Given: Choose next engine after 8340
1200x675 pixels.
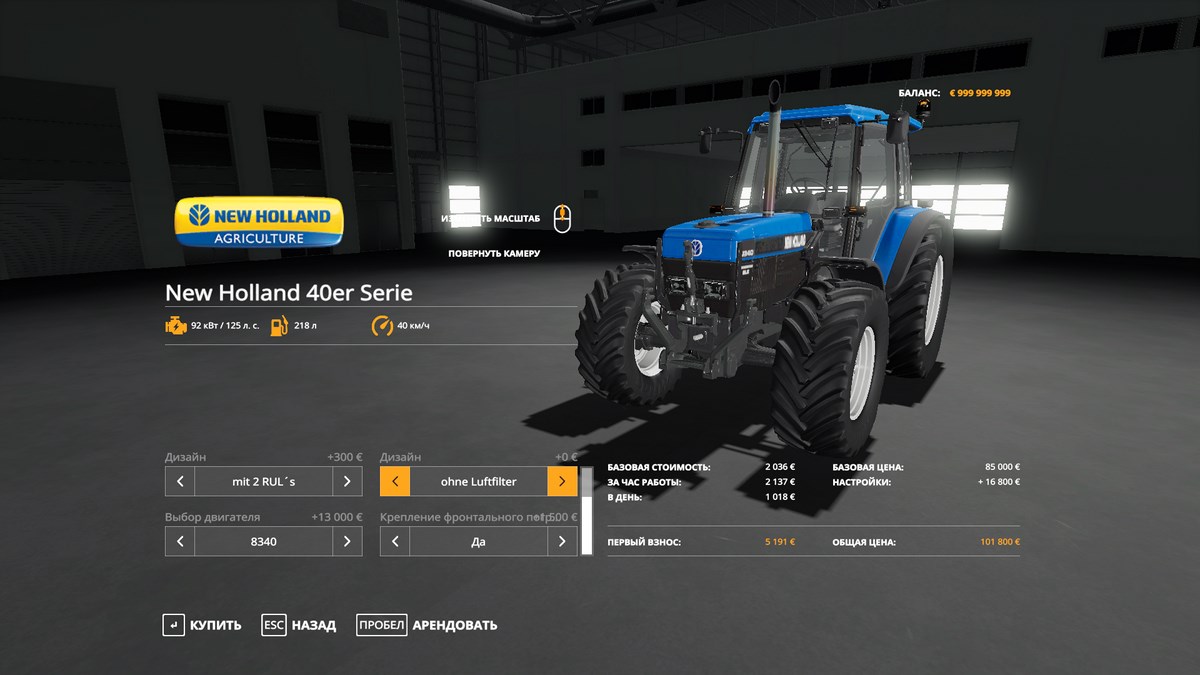Looking at the screenshot, I should coord(347,541).
